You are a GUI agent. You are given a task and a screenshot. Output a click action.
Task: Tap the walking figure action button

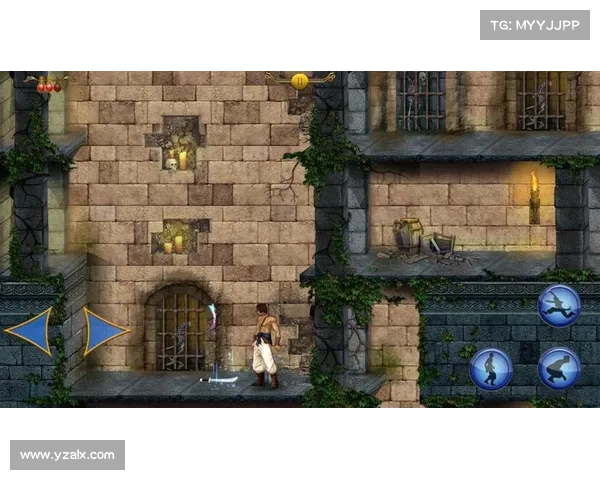pyautogui.click(x=491, y=368)
